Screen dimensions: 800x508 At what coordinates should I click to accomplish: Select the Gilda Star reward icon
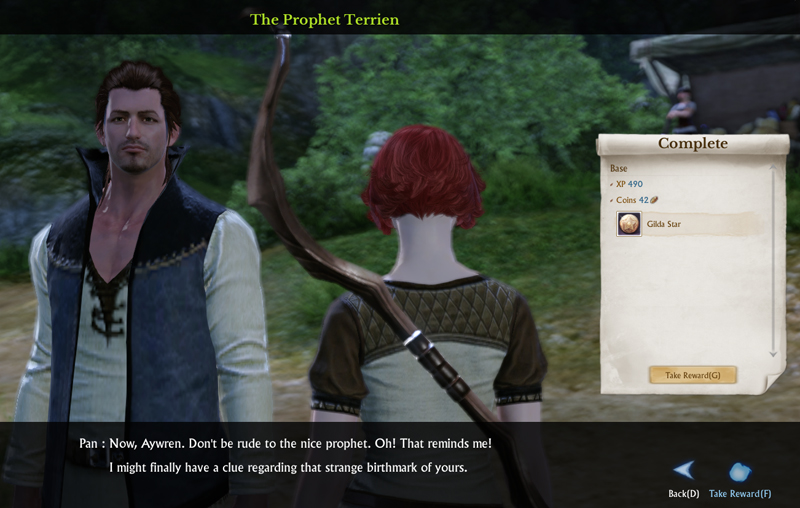tap(629, 224)
